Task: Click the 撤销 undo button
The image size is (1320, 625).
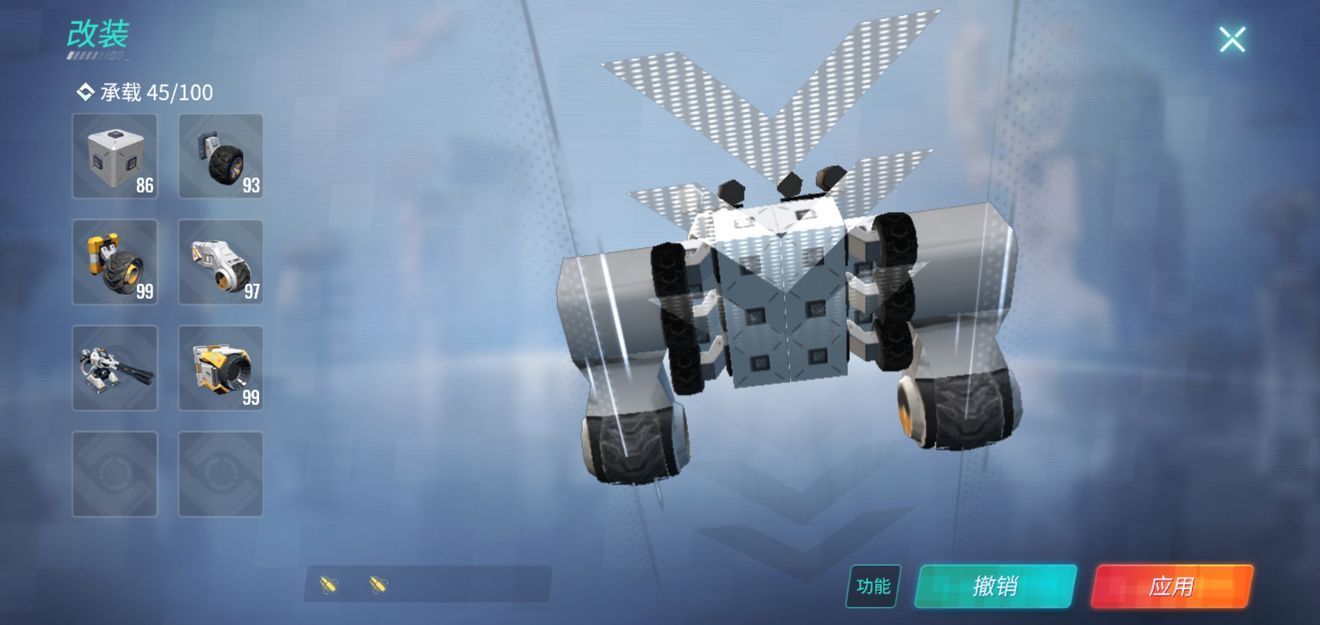Action: (995, 586)
